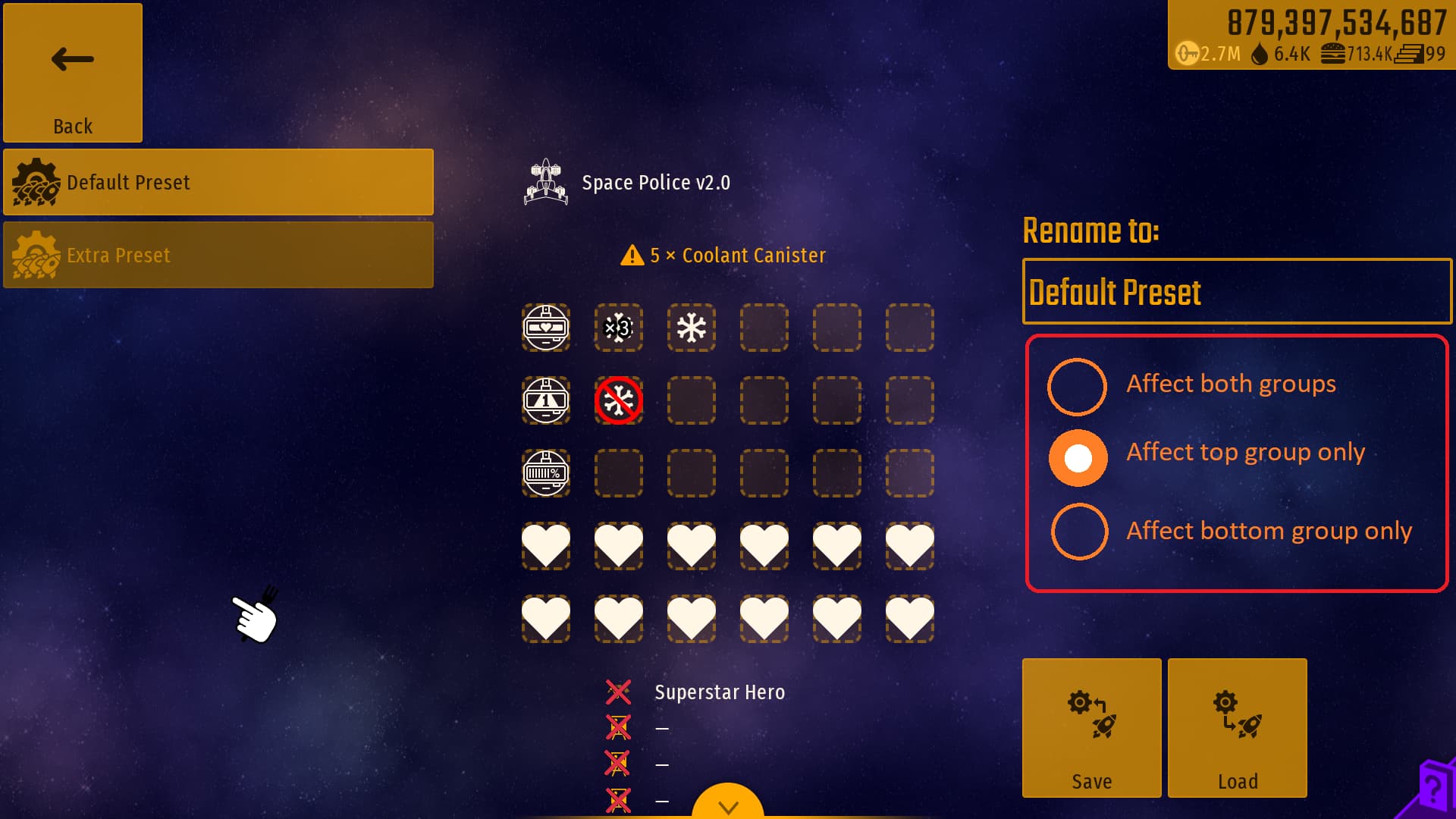Edit the Rename to text field

coord(1236,292)
